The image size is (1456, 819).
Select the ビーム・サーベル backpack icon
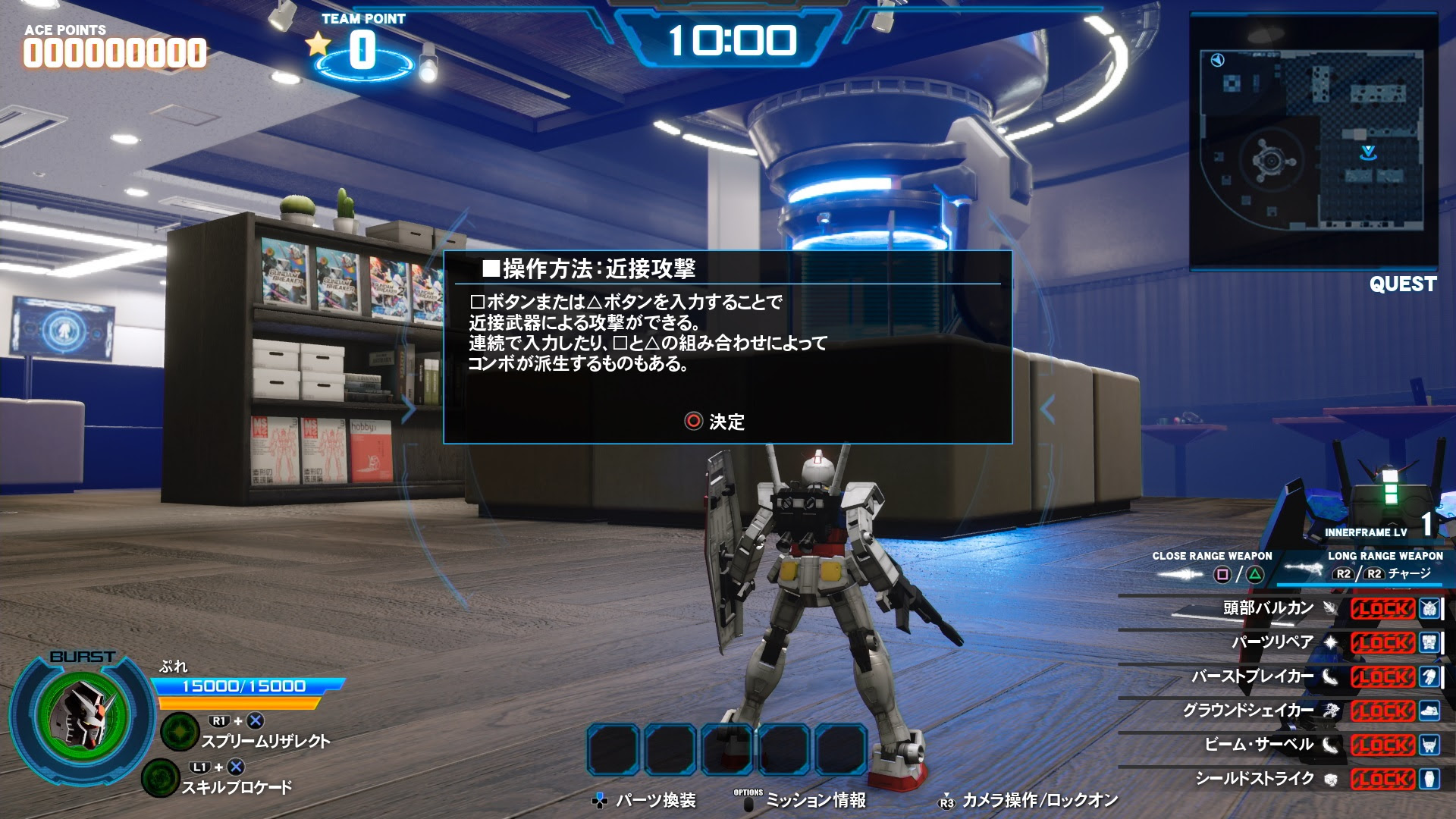point(1429,745)
